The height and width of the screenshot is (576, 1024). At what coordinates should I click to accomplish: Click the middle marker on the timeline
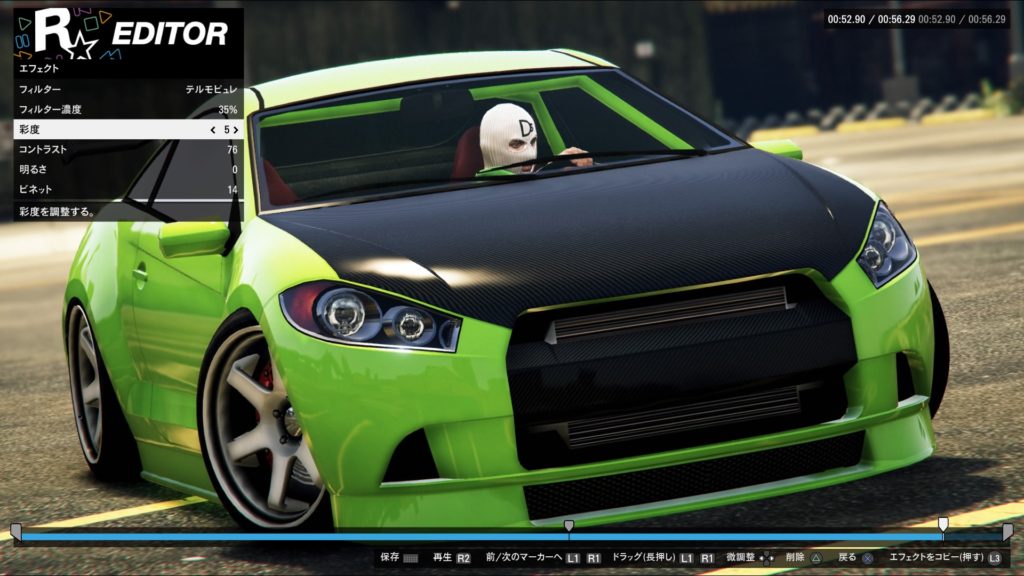[569, 526]
